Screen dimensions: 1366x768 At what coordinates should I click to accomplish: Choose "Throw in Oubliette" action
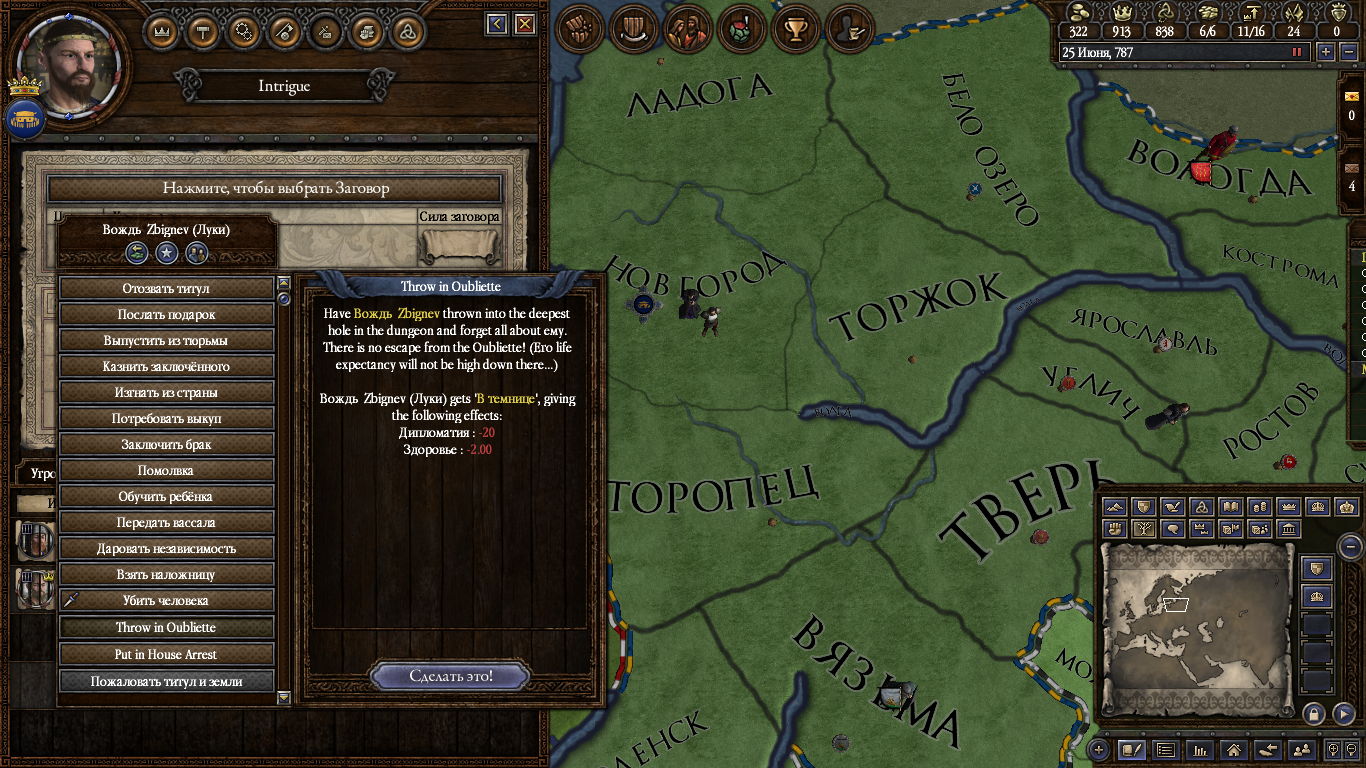[166, 627]
